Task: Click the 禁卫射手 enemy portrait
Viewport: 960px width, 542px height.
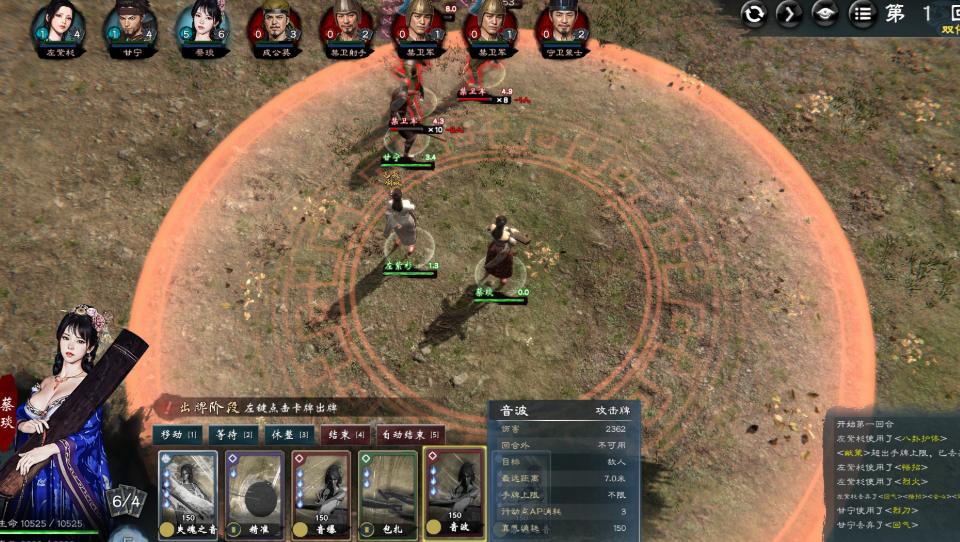Action: pos(346,23)
